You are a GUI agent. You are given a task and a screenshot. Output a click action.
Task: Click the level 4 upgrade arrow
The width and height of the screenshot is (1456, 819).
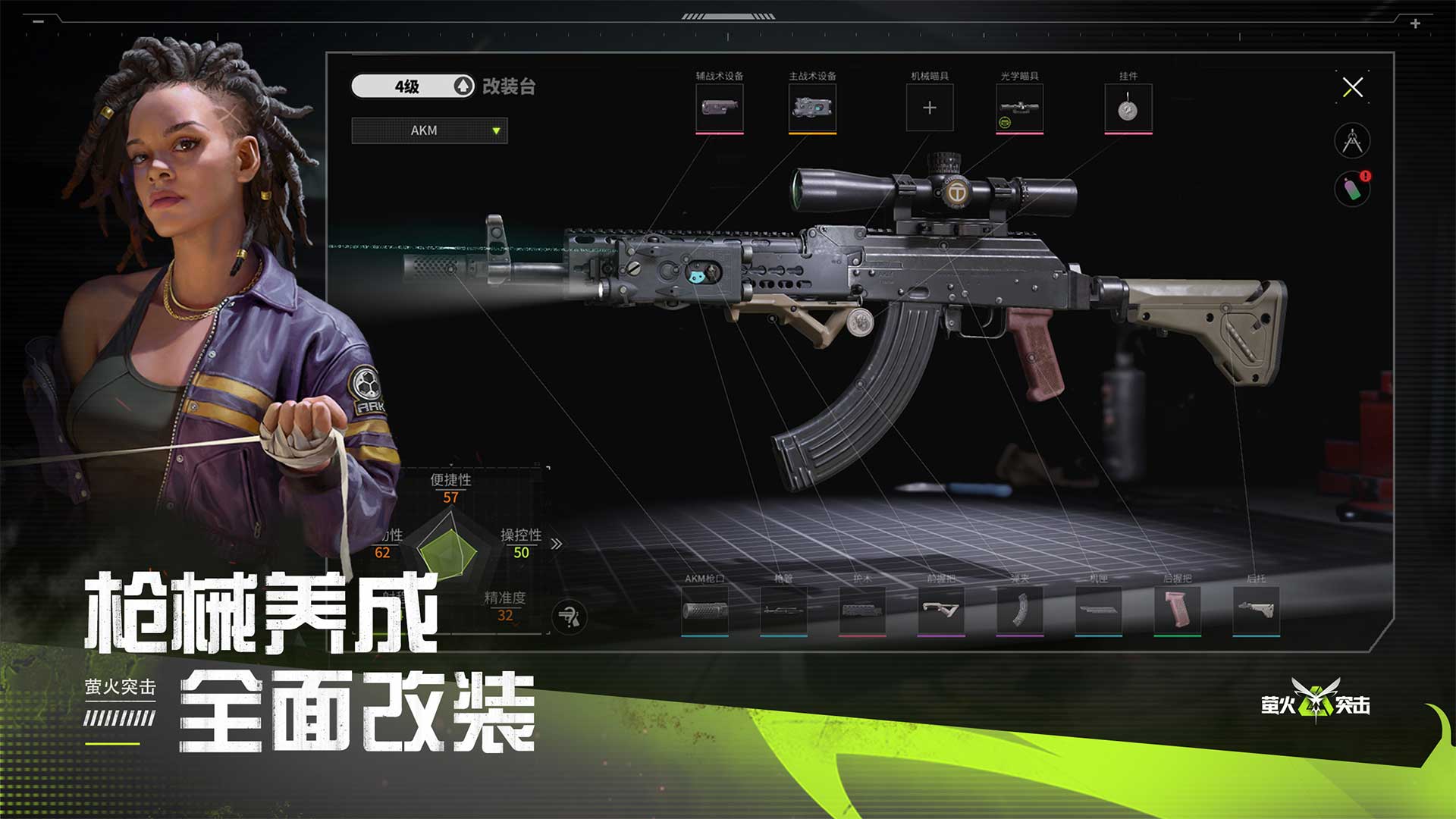pyautogui.click(x=463, y=86)
